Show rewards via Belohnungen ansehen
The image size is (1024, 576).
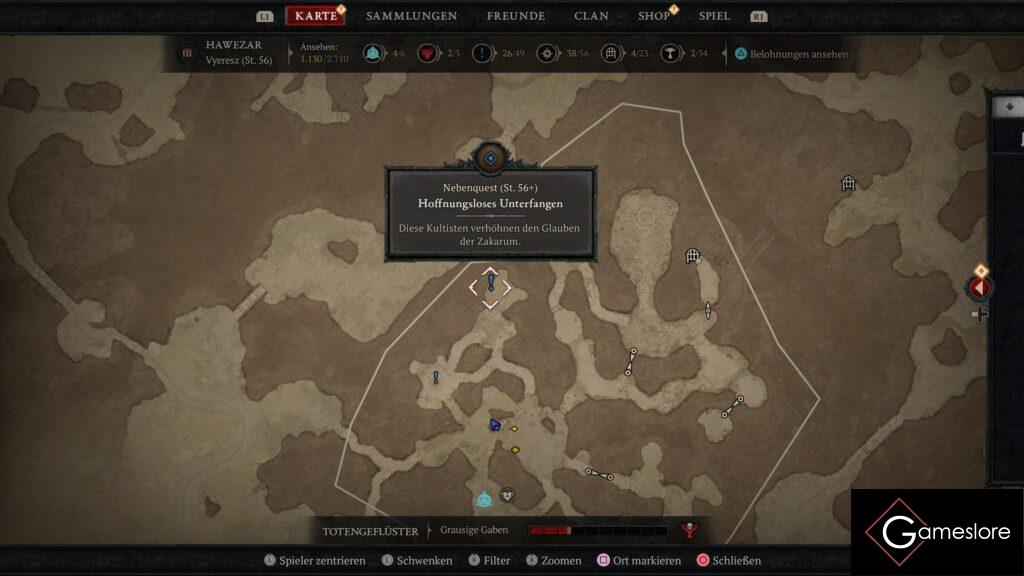coord(798,54)
